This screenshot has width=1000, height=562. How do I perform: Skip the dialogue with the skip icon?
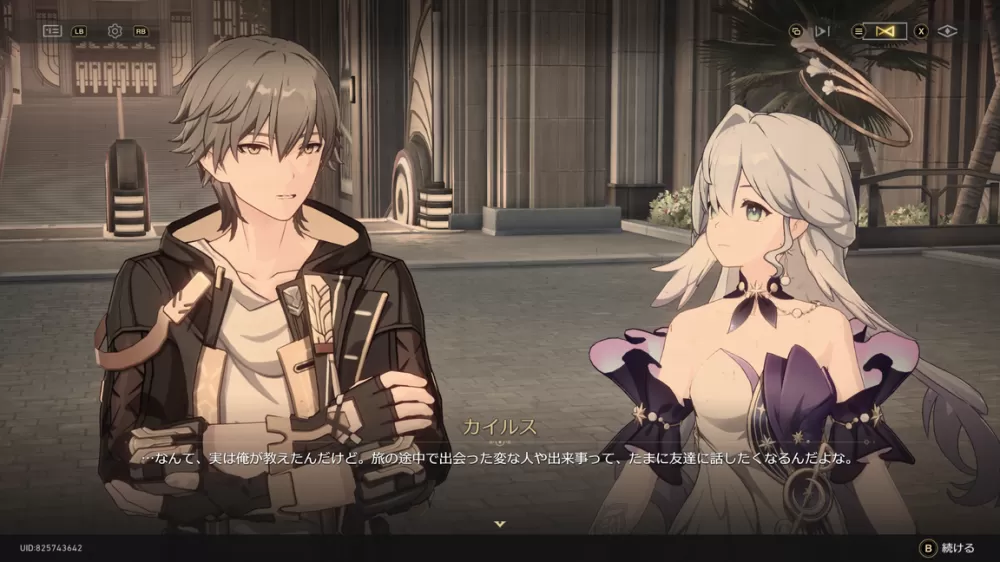point(823,31)
